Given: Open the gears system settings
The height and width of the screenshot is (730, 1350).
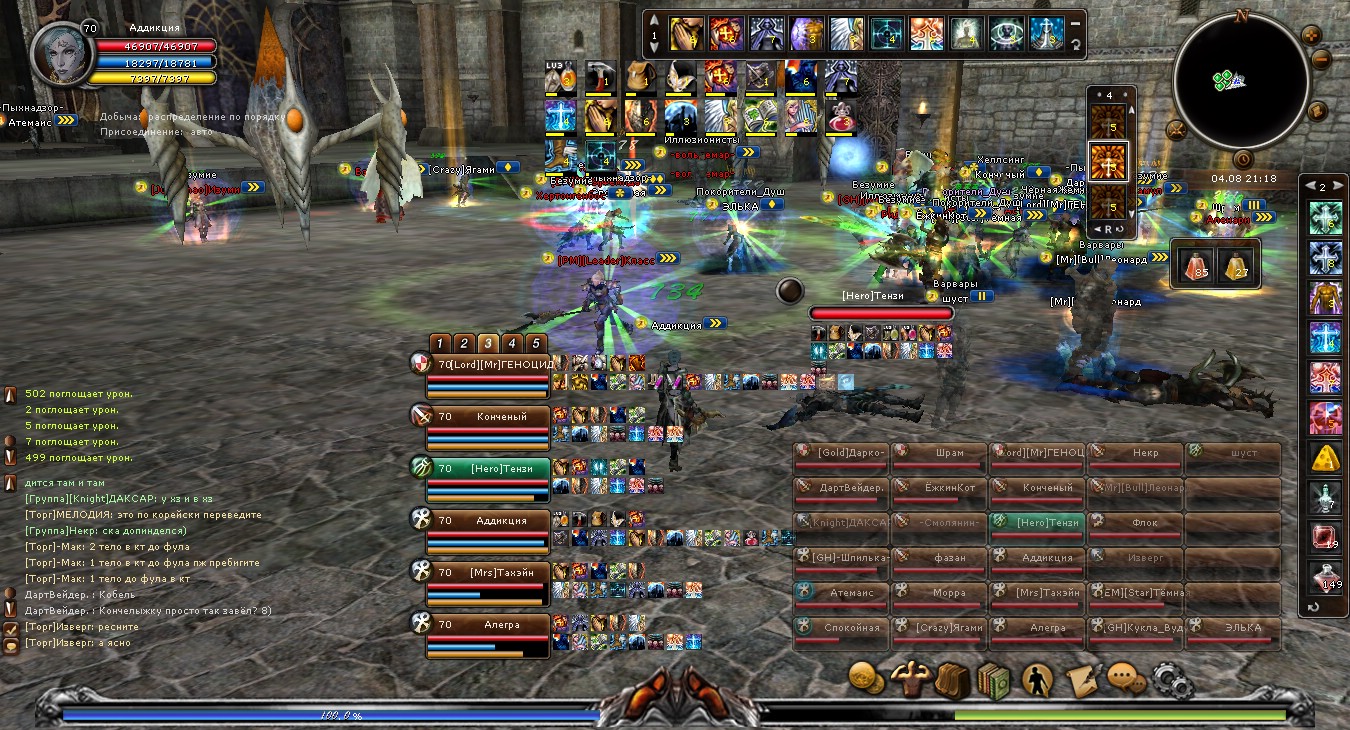Looking at the screenshot, I should coord(1170,681).
